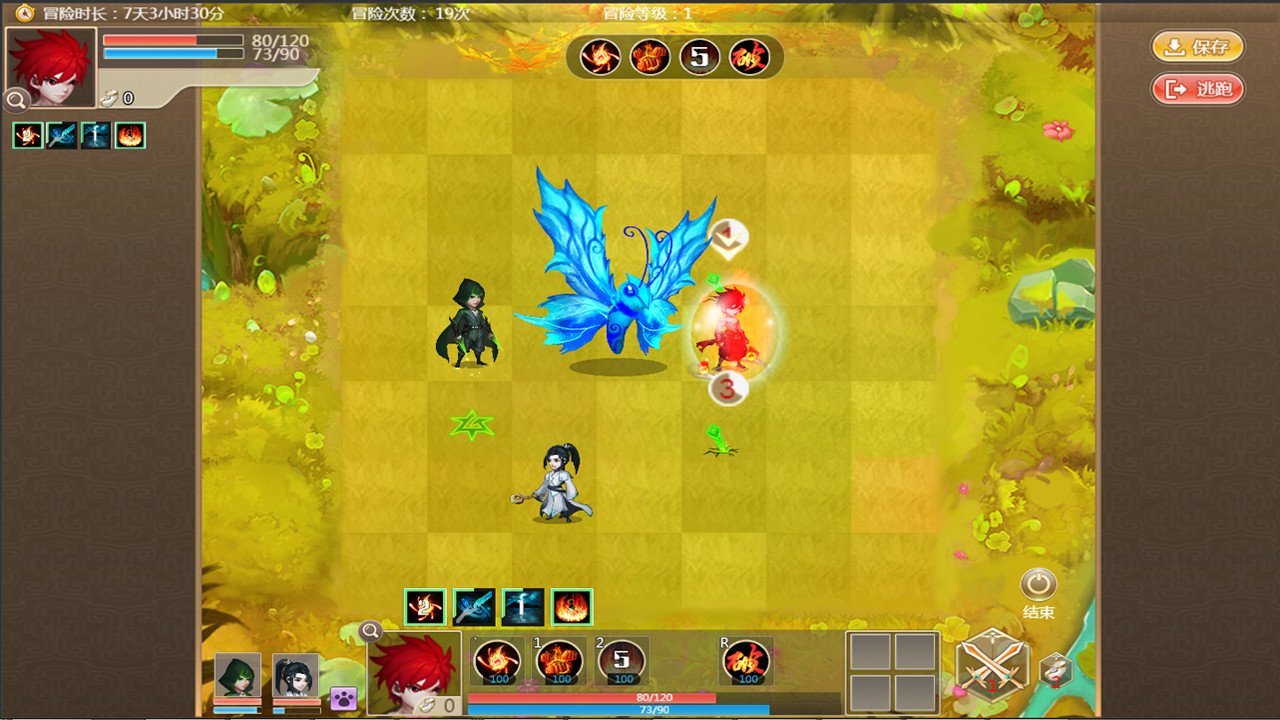Select the green-hooded ally portrait

click(238, 676)
